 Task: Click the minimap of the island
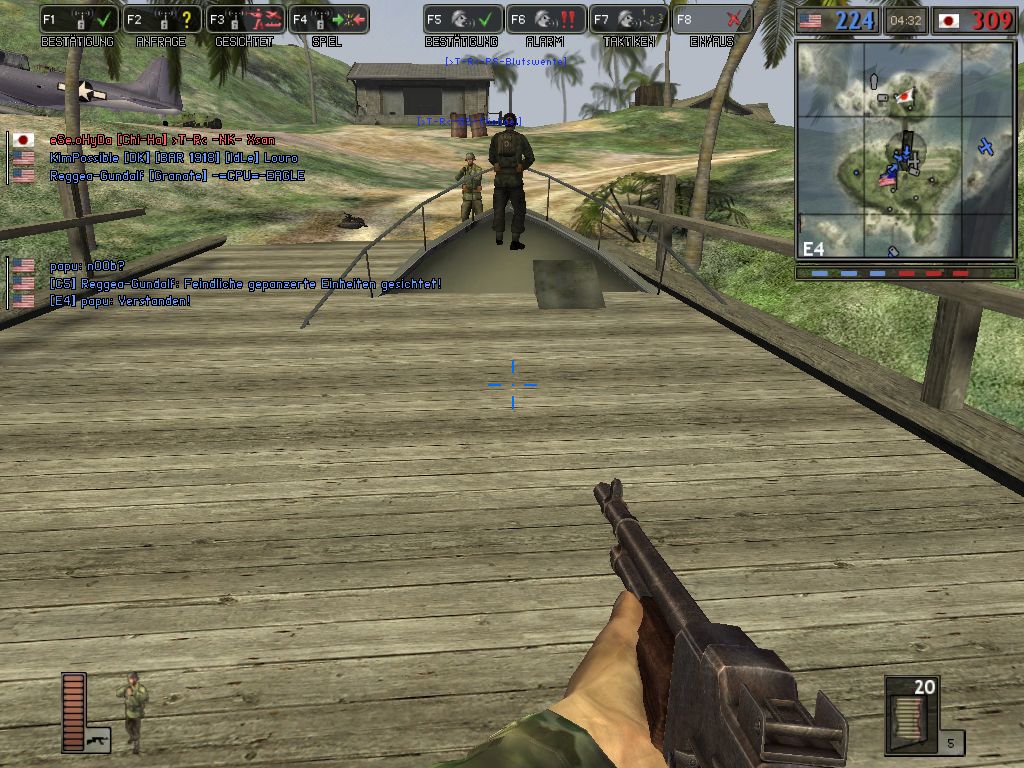[906, 150]
